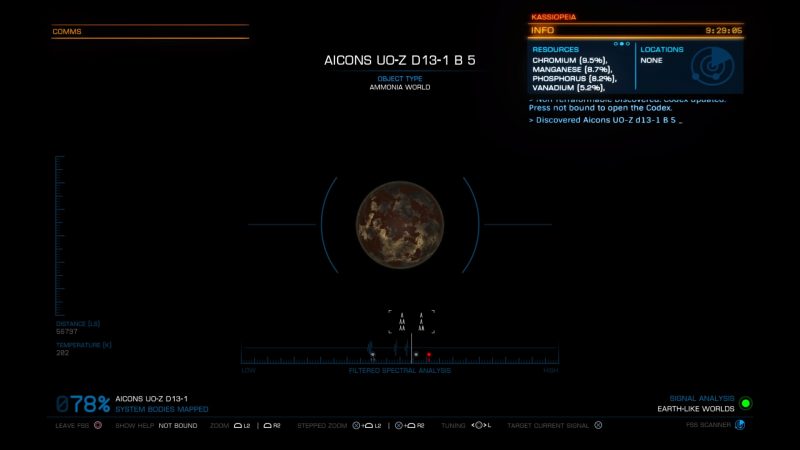Select the green Earth-like Worlds signal indicator
Screen dimensions: 800x450
[745, 403]
